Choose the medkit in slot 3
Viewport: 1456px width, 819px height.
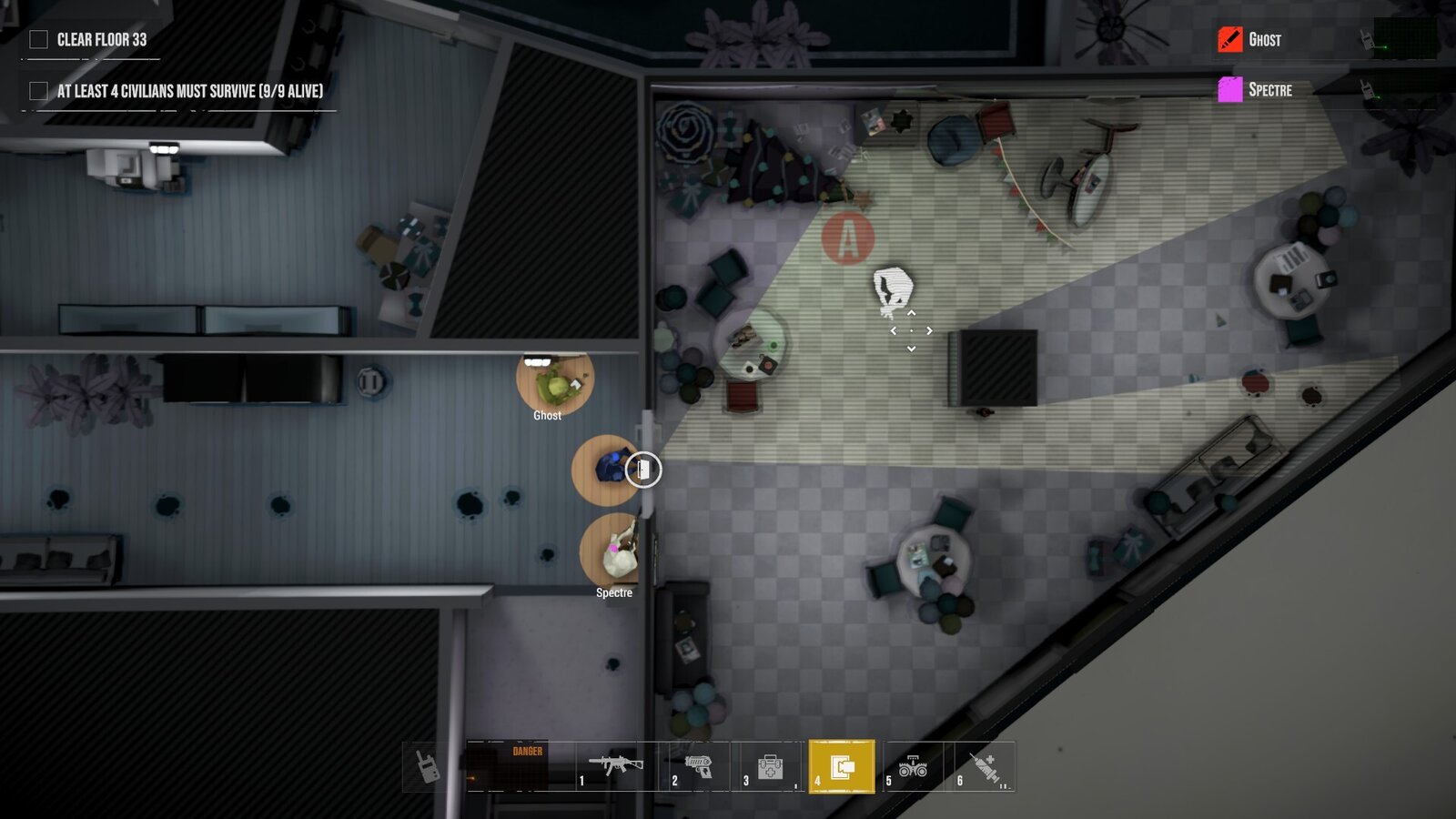coord(770,766)
